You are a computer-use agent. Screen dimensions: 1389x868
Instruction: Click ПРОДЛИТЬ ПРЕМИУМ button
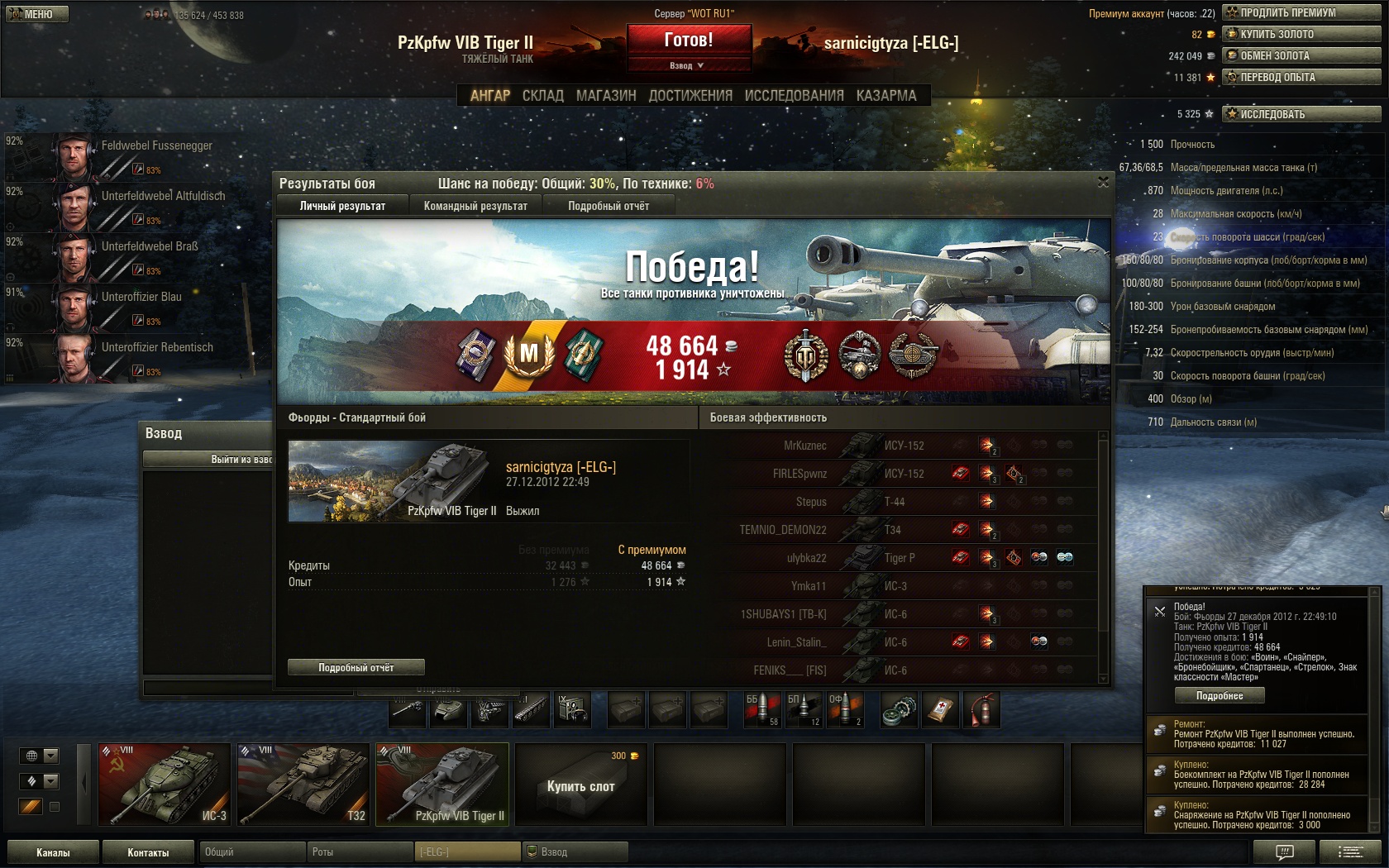(1301, 12)
